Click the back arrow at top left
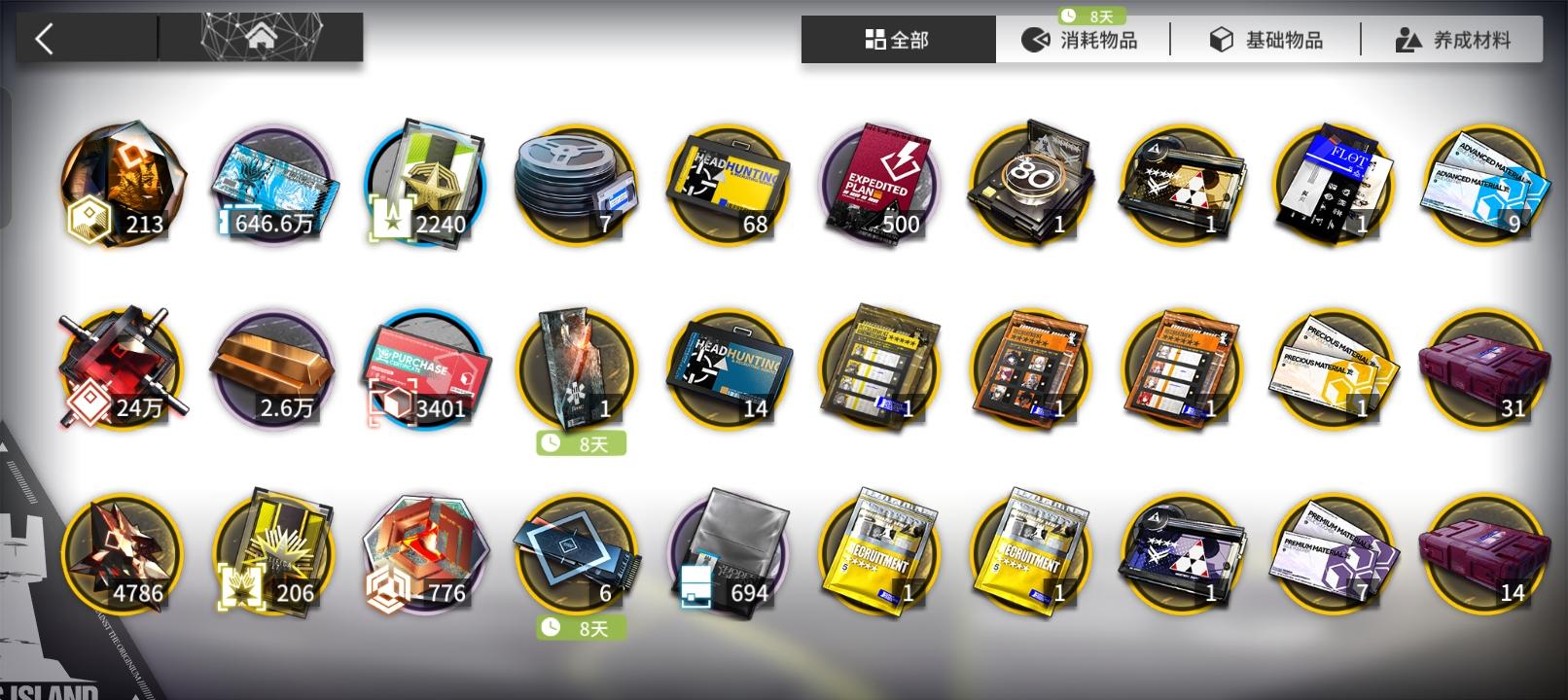Viewport: 1568px width, 700px height. pyautogui.click(x=44, y=37)
